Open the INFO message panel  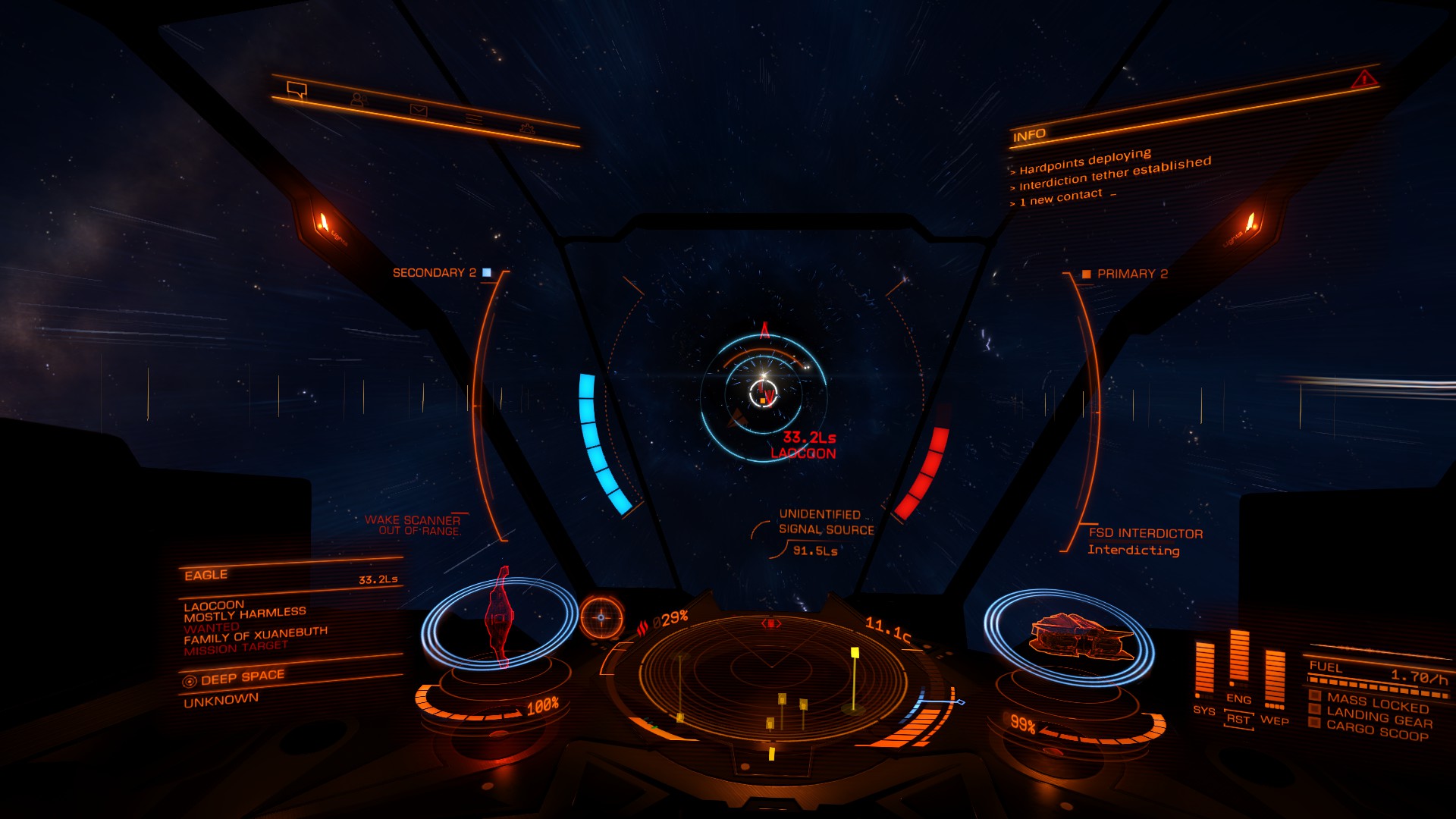[1029, 136]
